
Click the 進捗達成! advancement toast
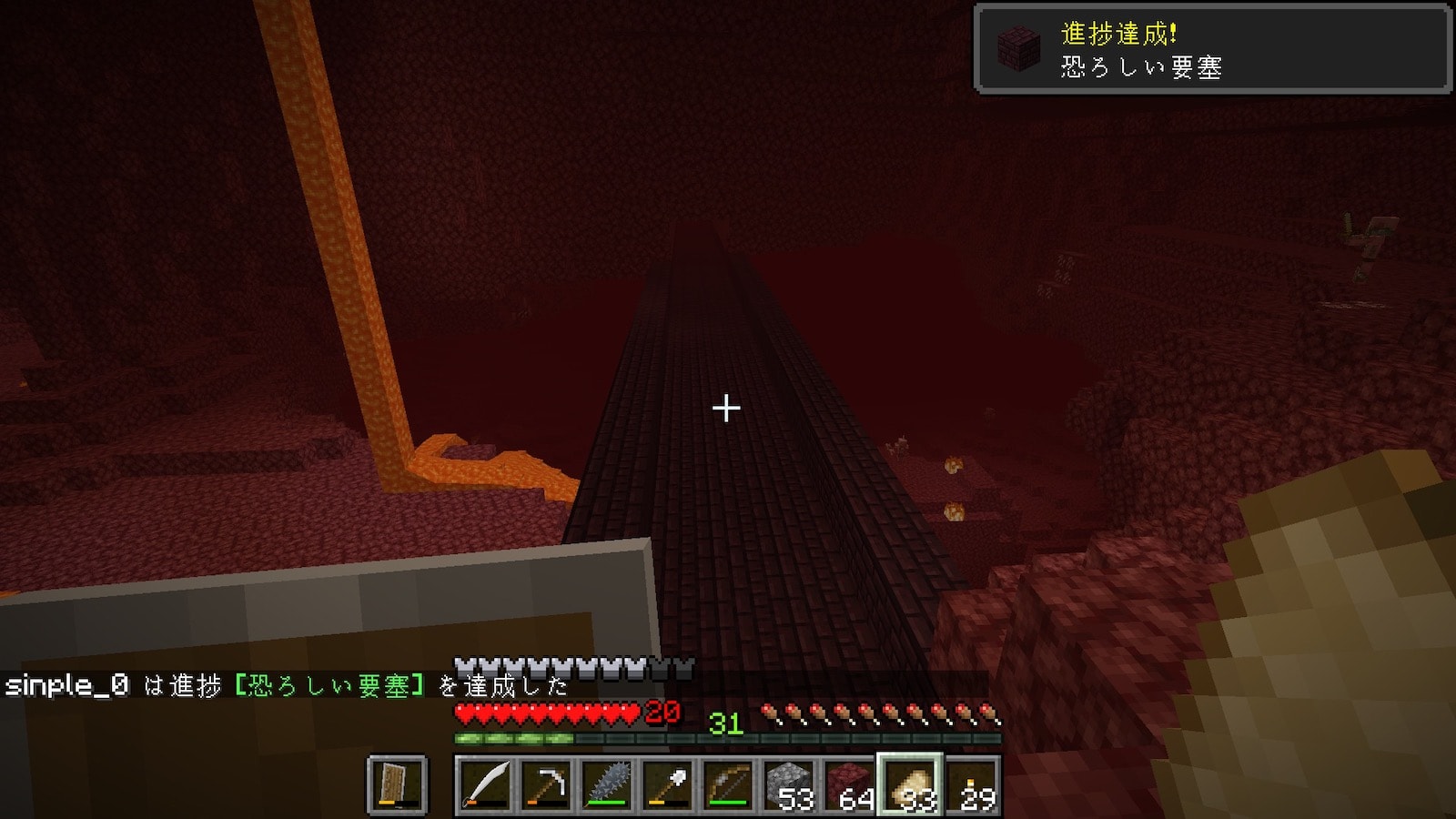pyautogui.click(x=1212, y=48)
